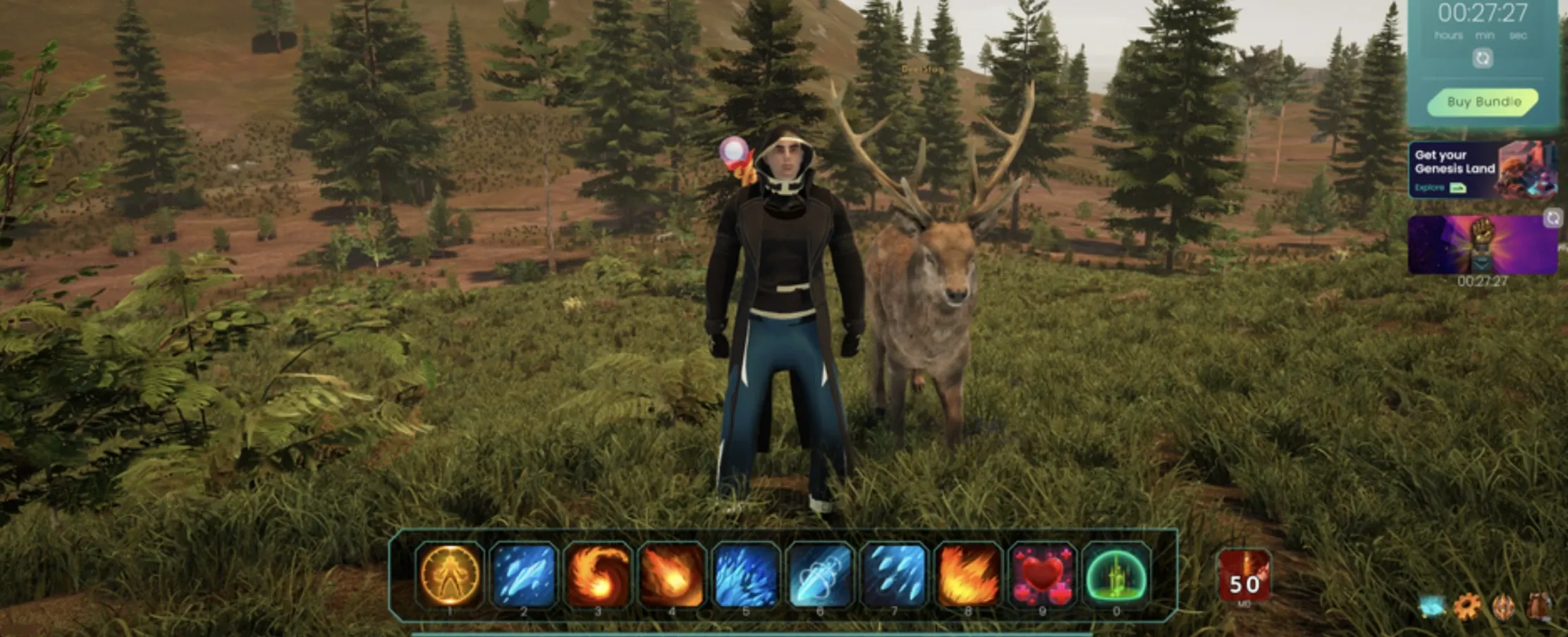Open the round golden emblem icon
1568x637 pixels.
click(1503, 607)
